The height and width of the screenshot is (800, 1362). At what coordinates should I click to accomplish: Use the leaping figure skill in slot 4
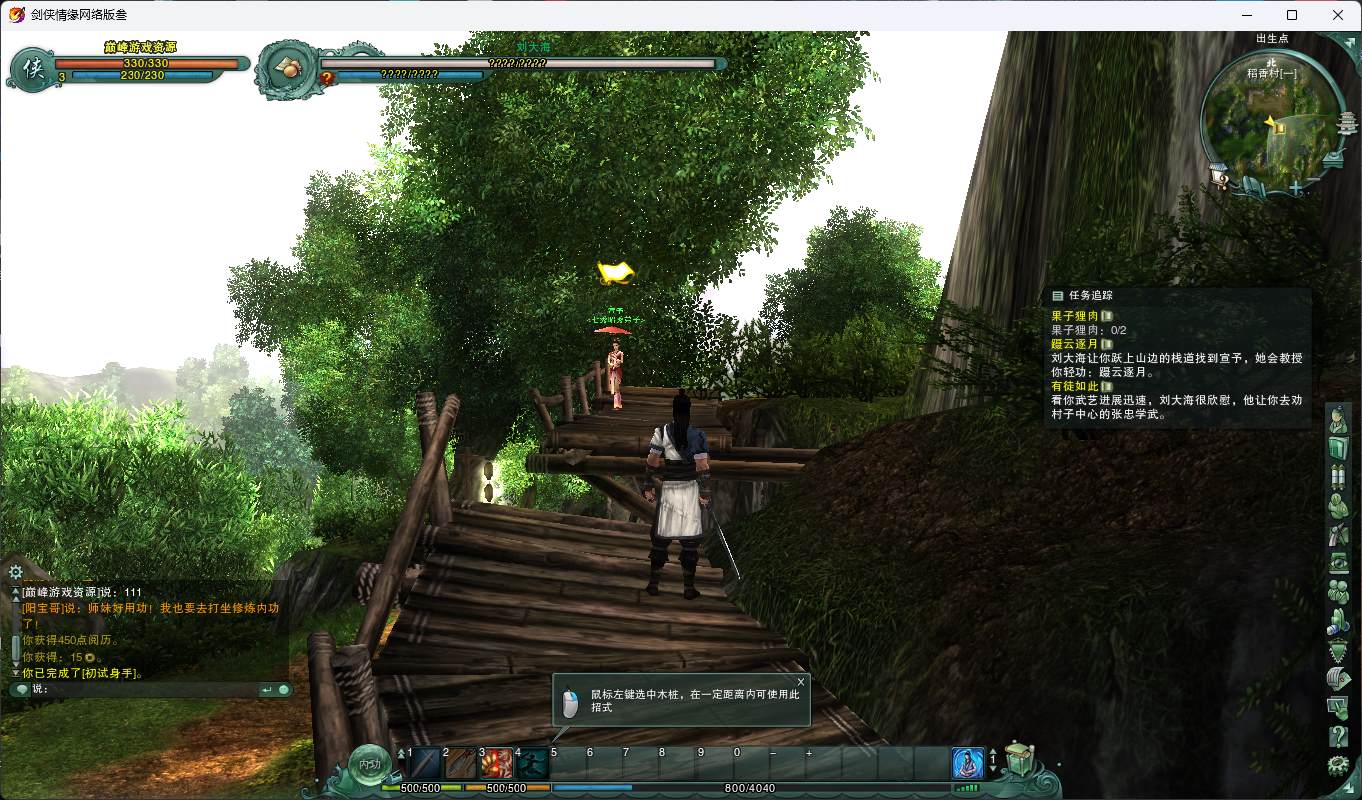532,764
